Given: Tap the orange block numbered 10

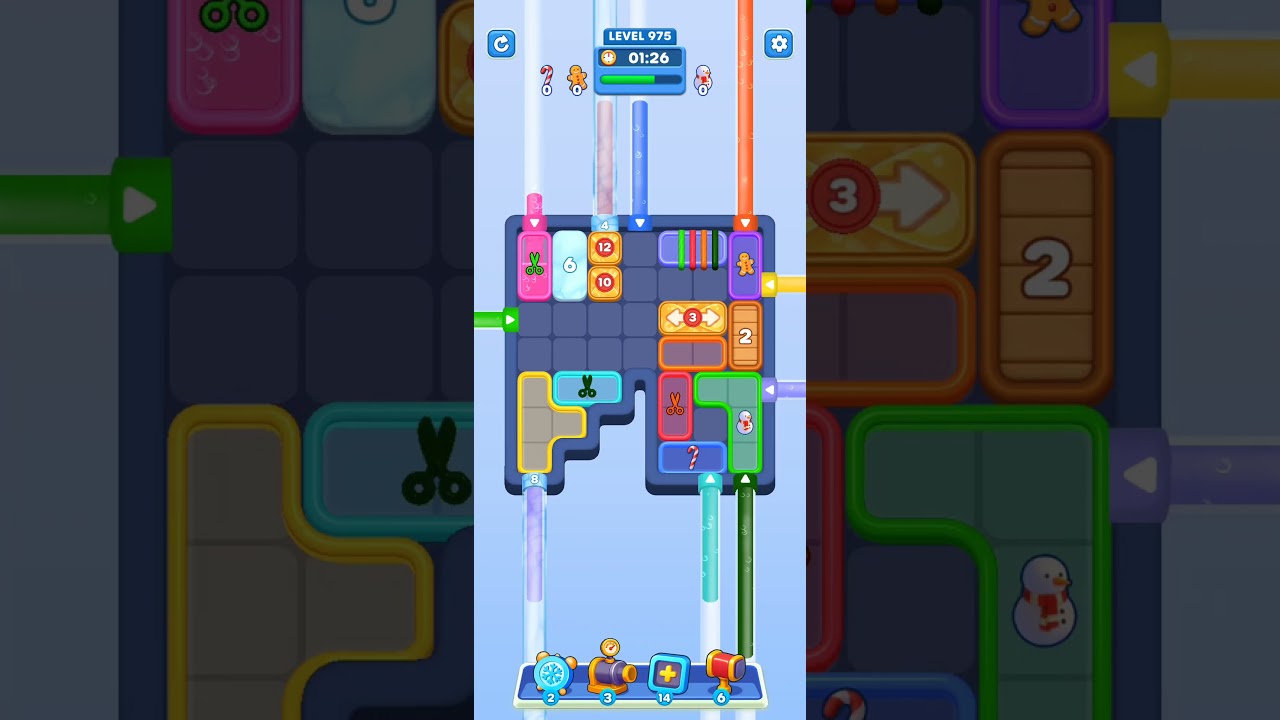Looking at the screenshot, I should pyautogui.click(x=603, y=283).
